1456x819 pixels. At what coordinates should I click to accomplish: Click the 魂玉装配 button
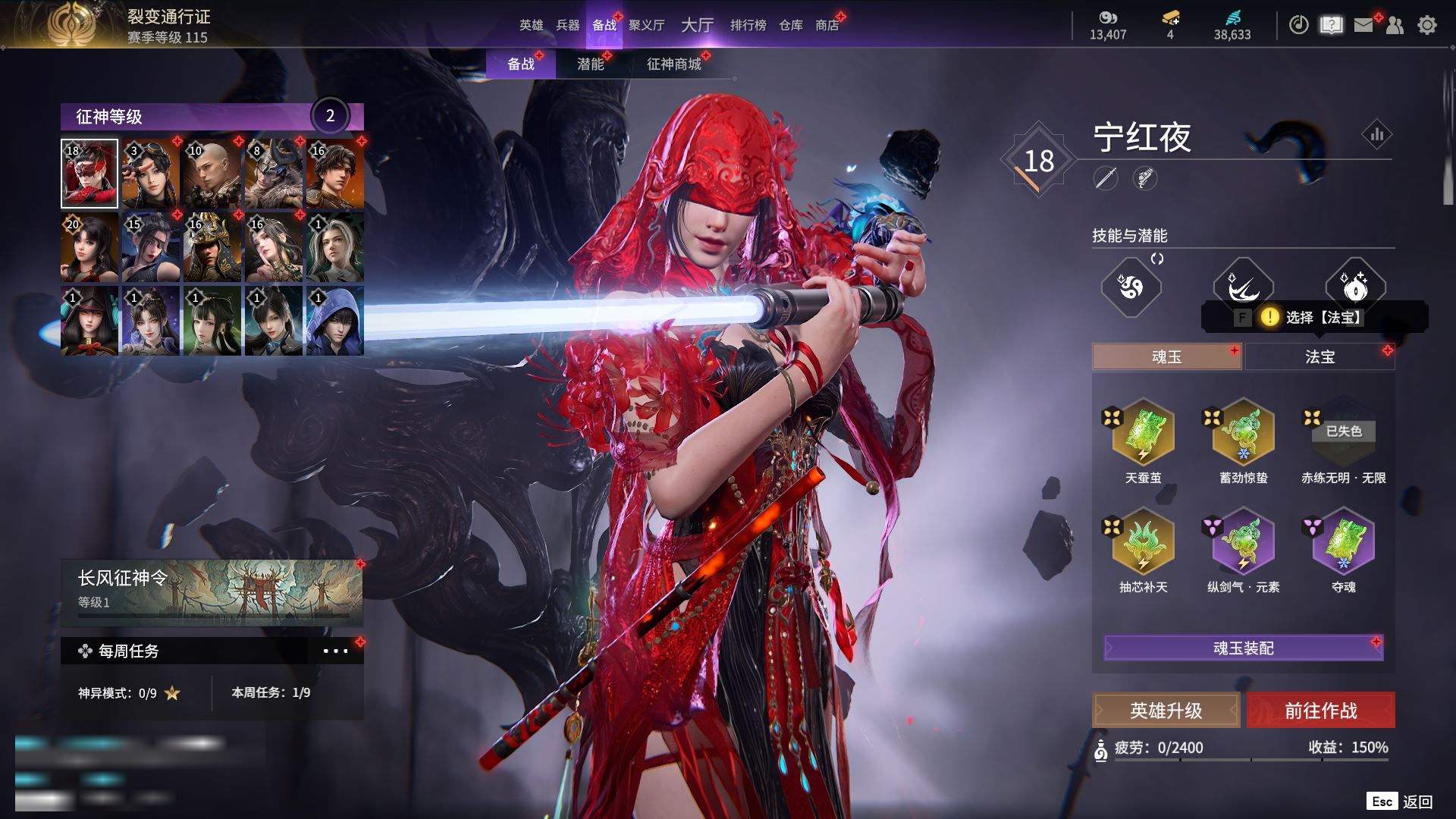click(1243, 648)
